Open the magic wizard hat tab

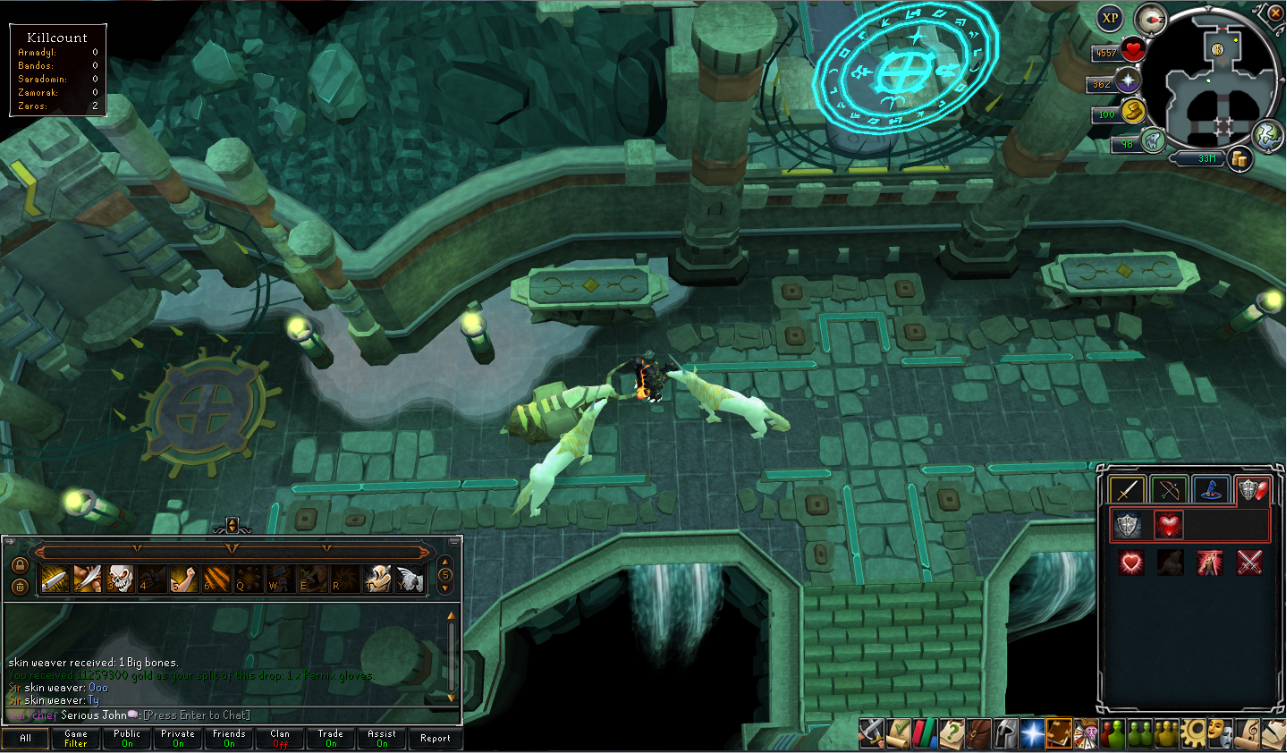[x=1211, y=490]
